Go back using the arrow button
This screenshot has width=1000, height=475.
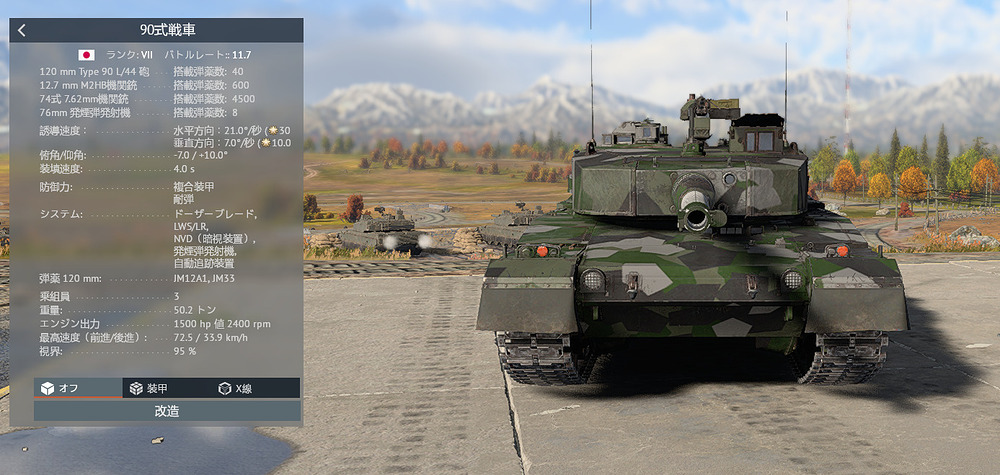pyautogui.click(x=22, y=30)
